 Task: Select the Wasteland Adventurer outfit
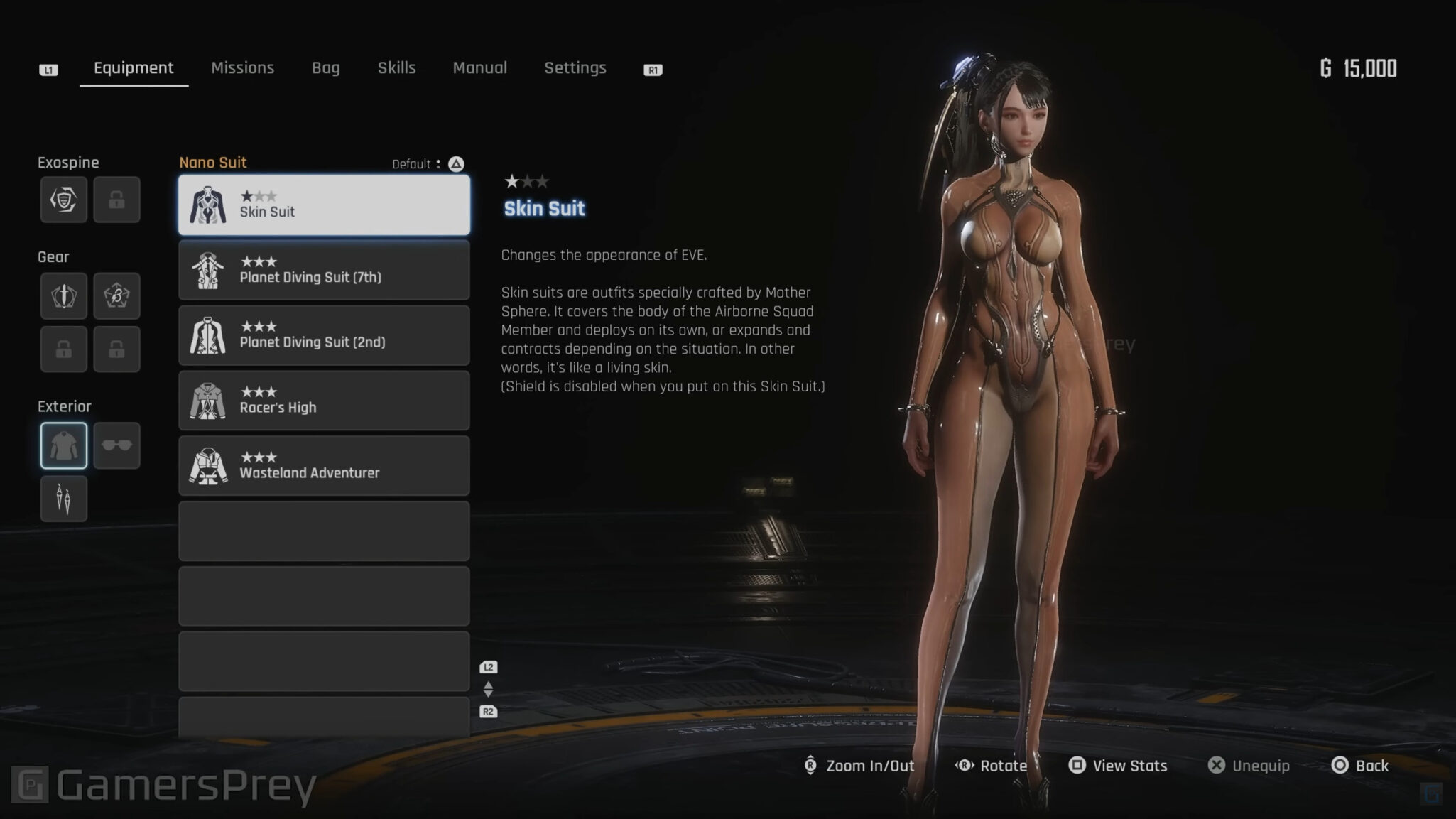324,466
